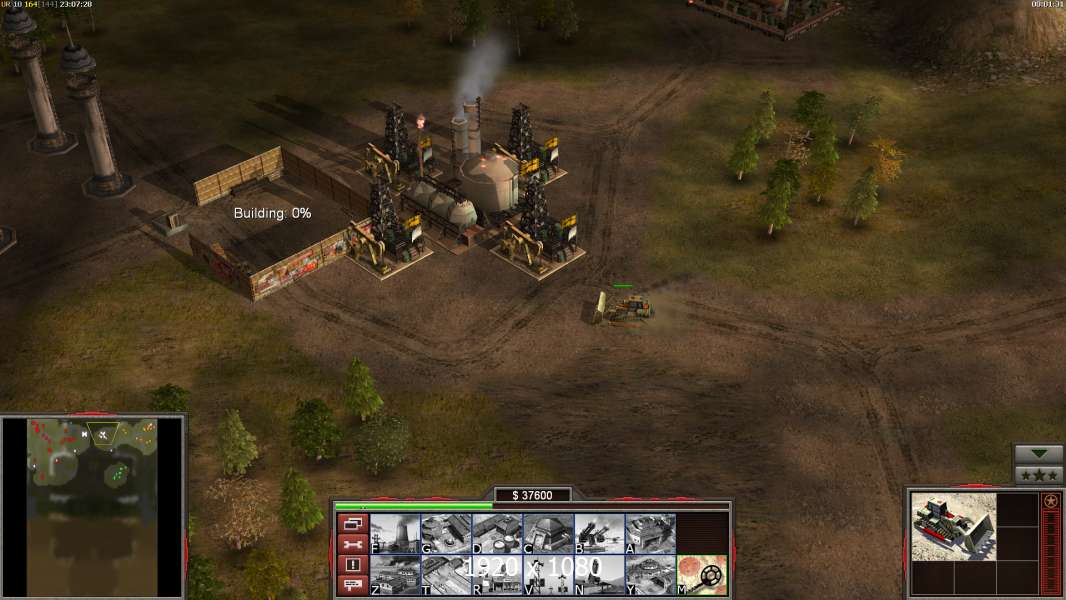The width and height of the screenshot is (1066, 600).
Task: Build the missile defense structure marked B
Action: [599, 534]
